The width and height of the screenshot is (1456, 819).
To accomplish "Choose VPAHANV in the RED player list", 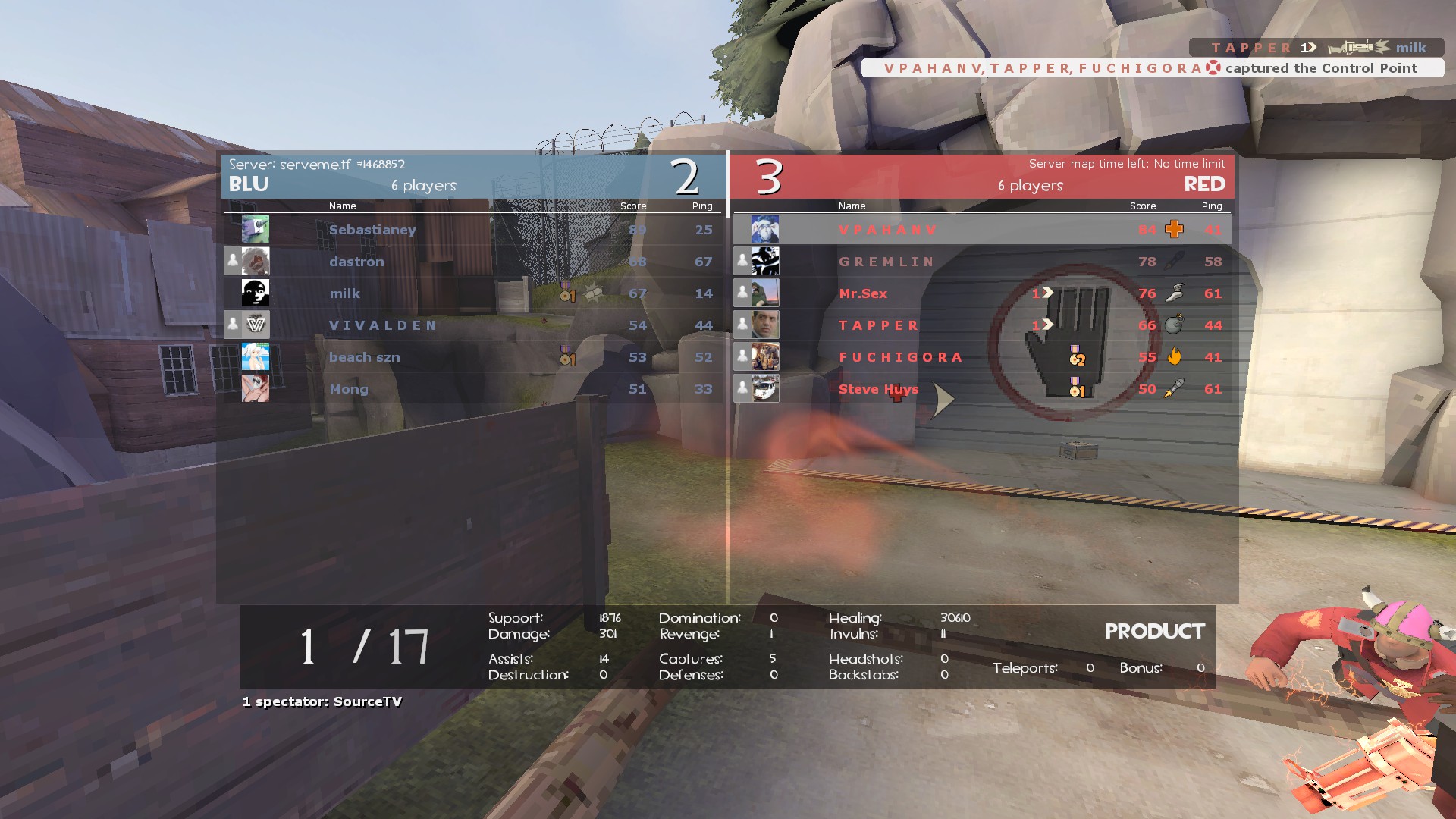I will [x=888, y=230].
